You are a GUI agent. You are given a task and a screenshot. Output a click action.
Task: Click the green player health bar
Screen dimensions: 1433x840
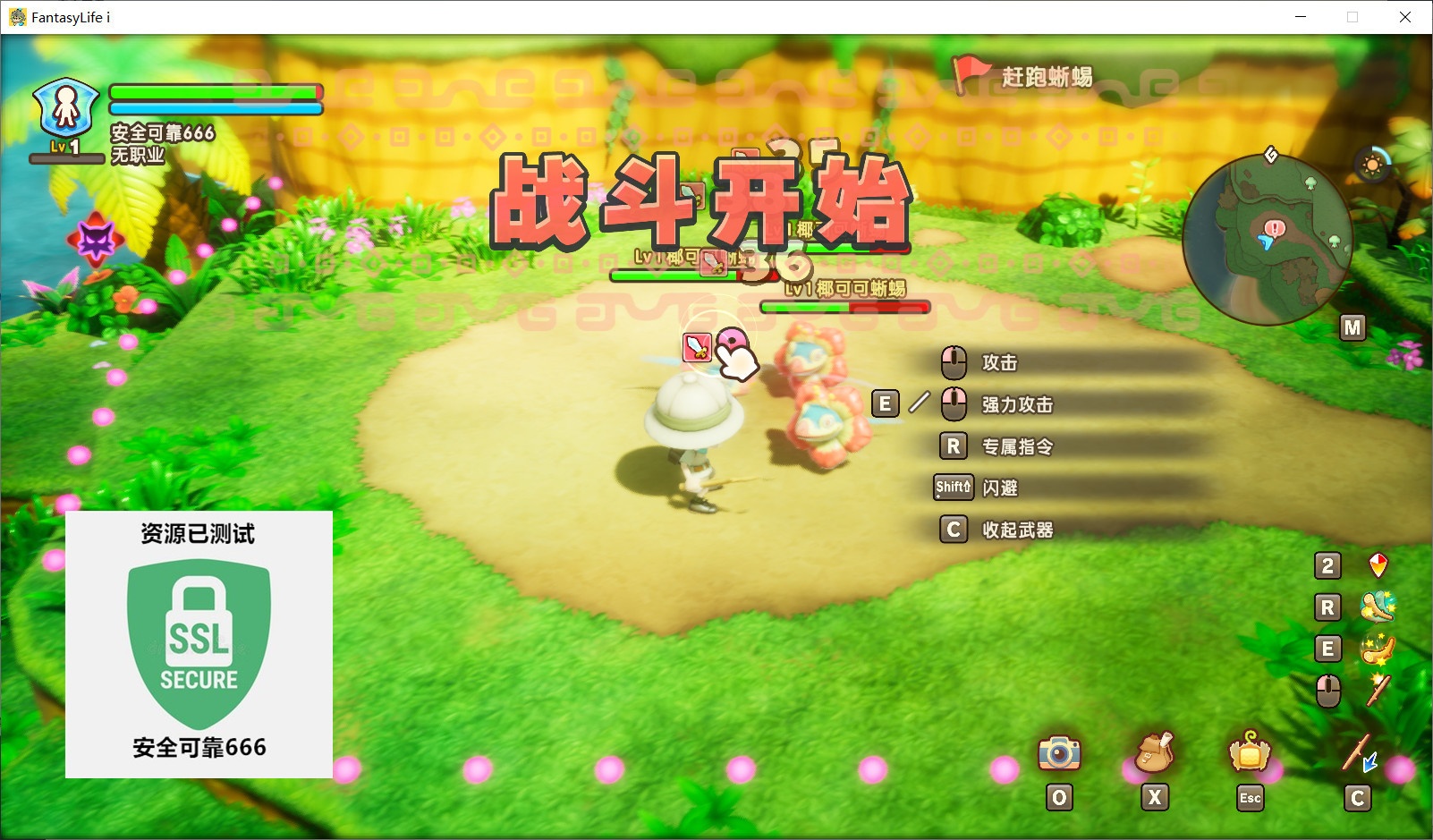215,92
